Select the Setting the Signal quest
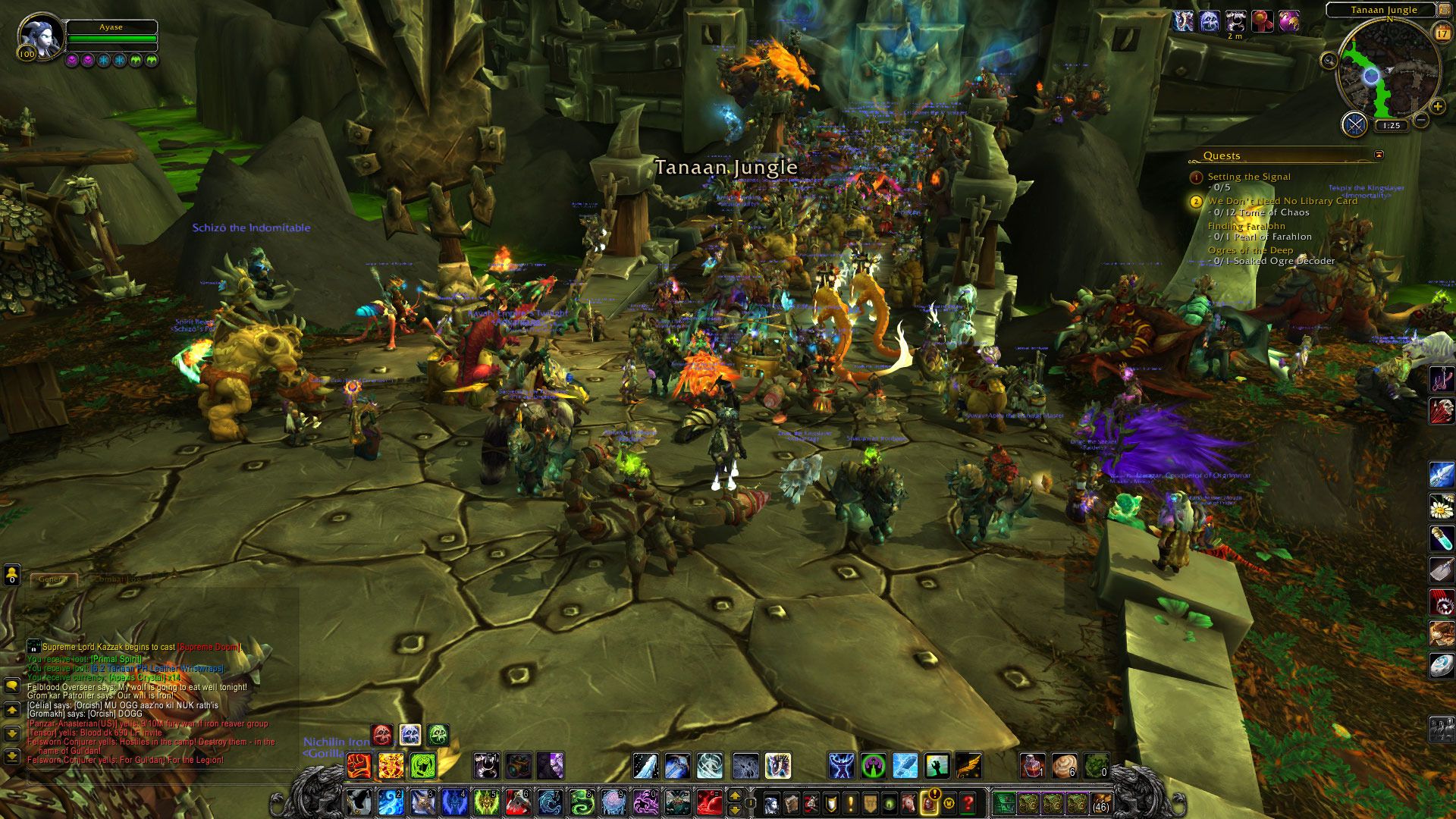The width and height of the screenshot is (1456, 819). click(1249, 177)
